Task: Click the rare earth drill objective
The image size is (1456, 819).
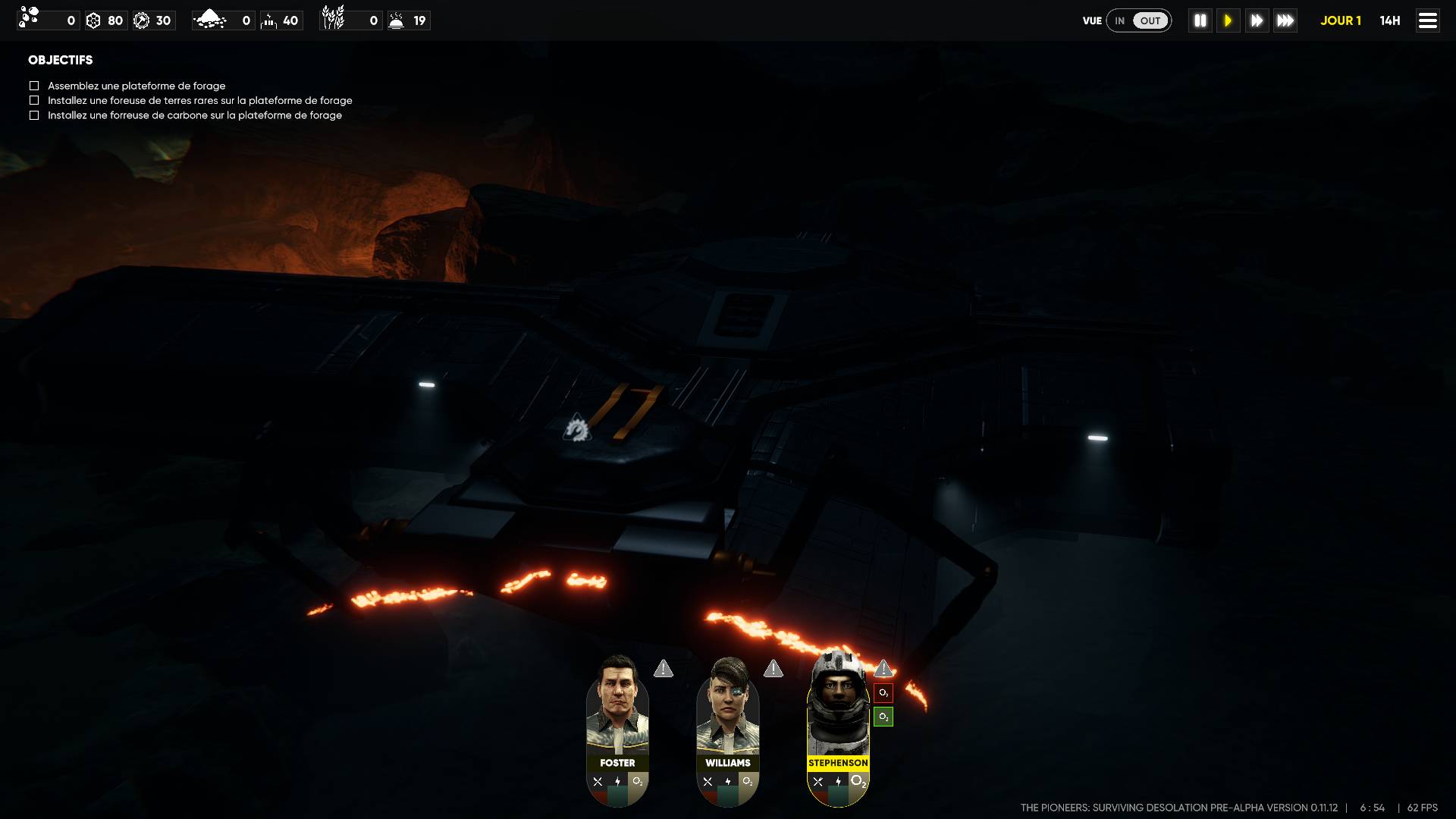Action: (199, 100)
